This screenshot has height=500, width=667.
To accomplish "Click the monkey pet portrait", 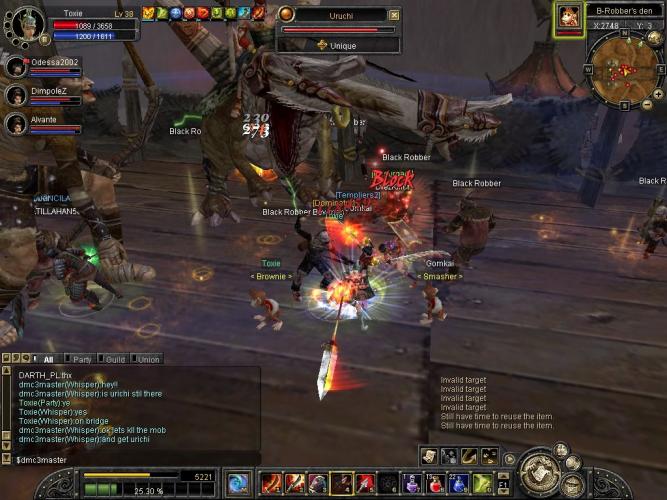I will 568,17.
